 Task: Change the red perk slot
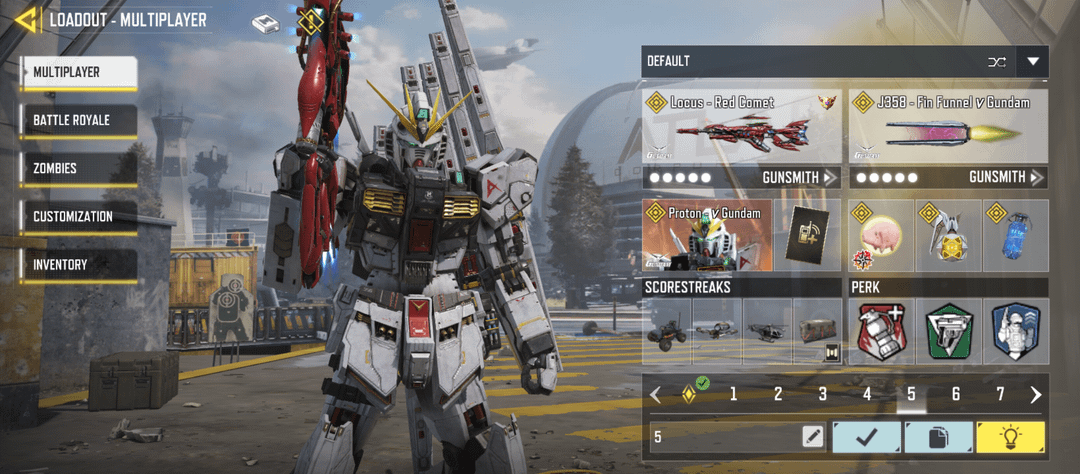click(881, 331)
